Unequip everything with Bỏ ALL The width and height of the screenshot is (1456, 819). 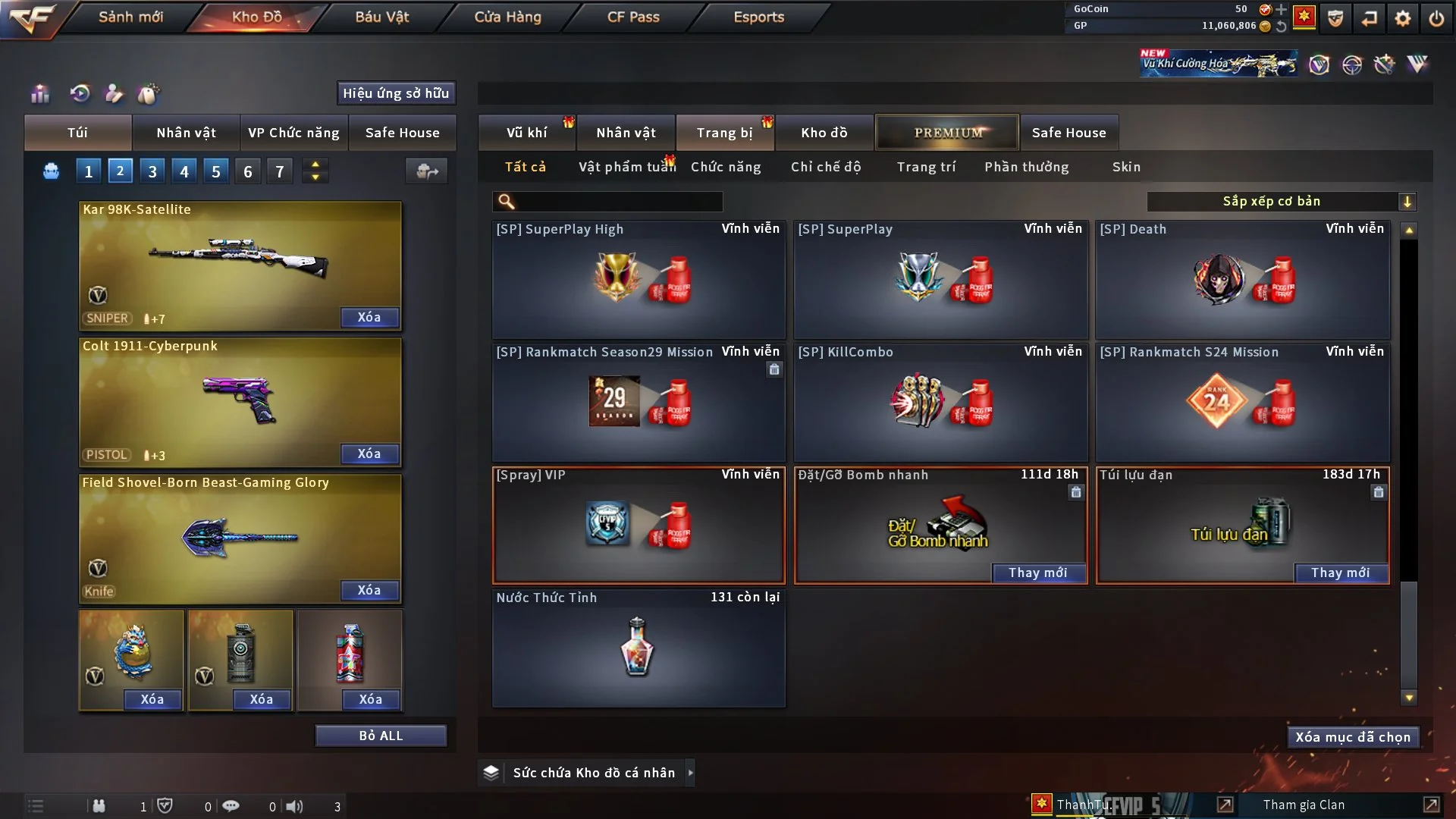pos(381,736)
